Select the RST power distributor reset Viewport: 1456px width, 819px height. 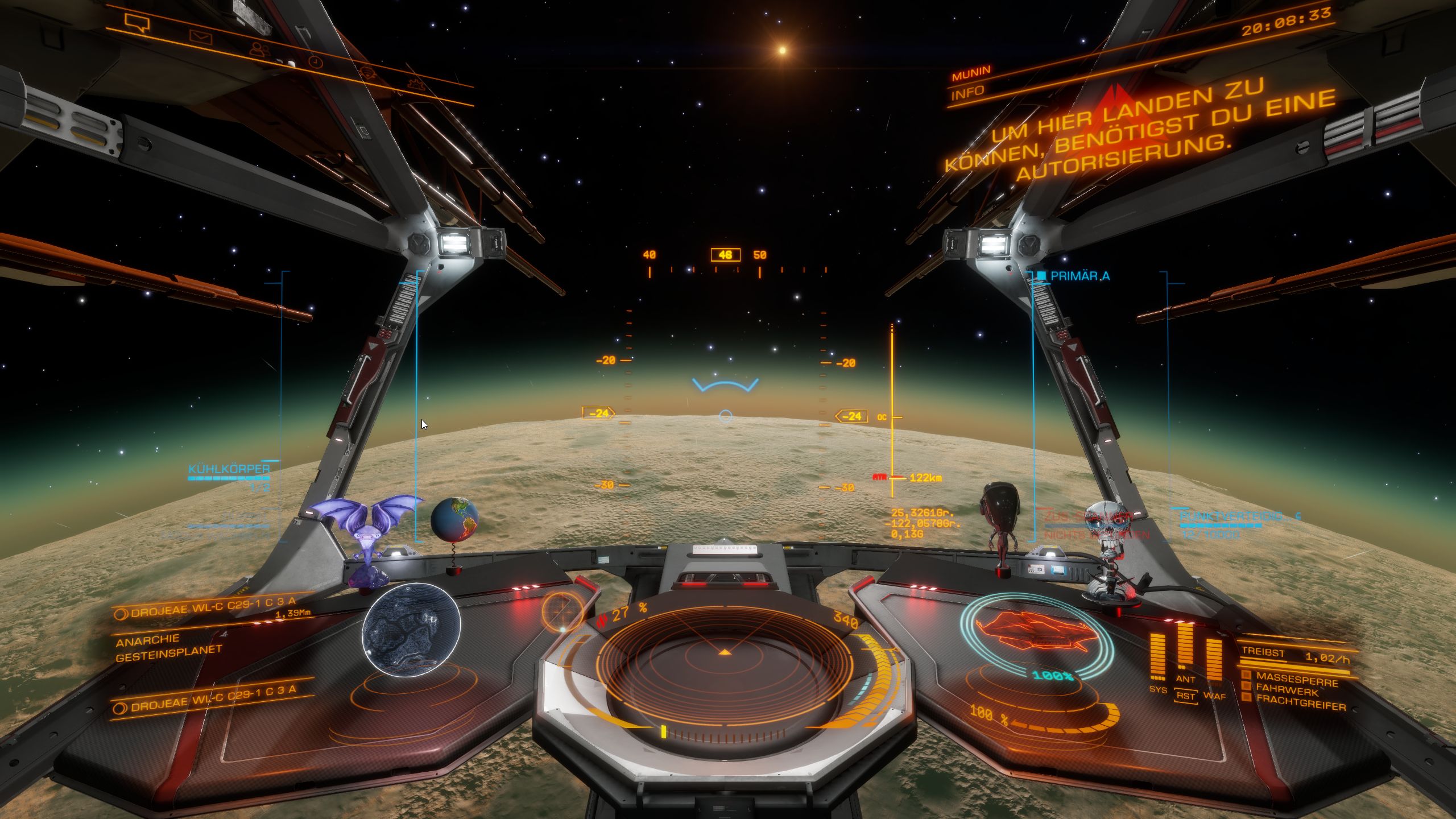click(1186, 696)
